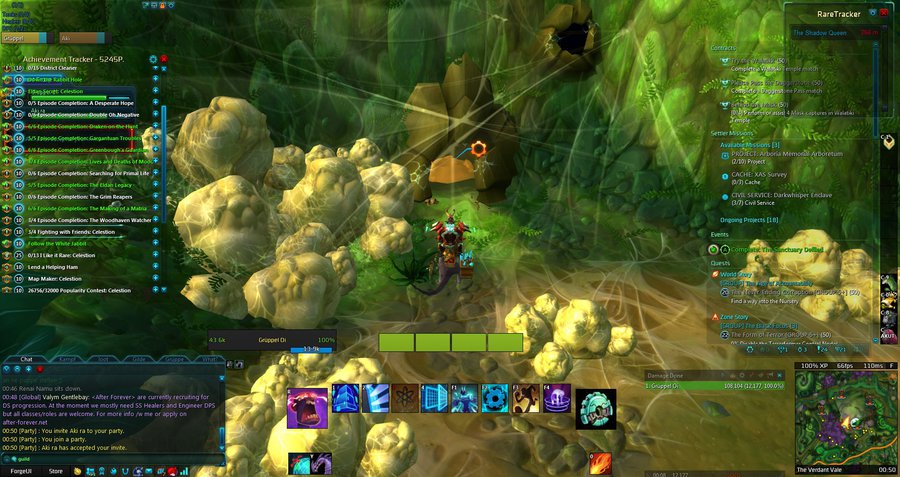Click the guild chat input field
Viewport: 900px width, 477px height.
tap(110, 459)
